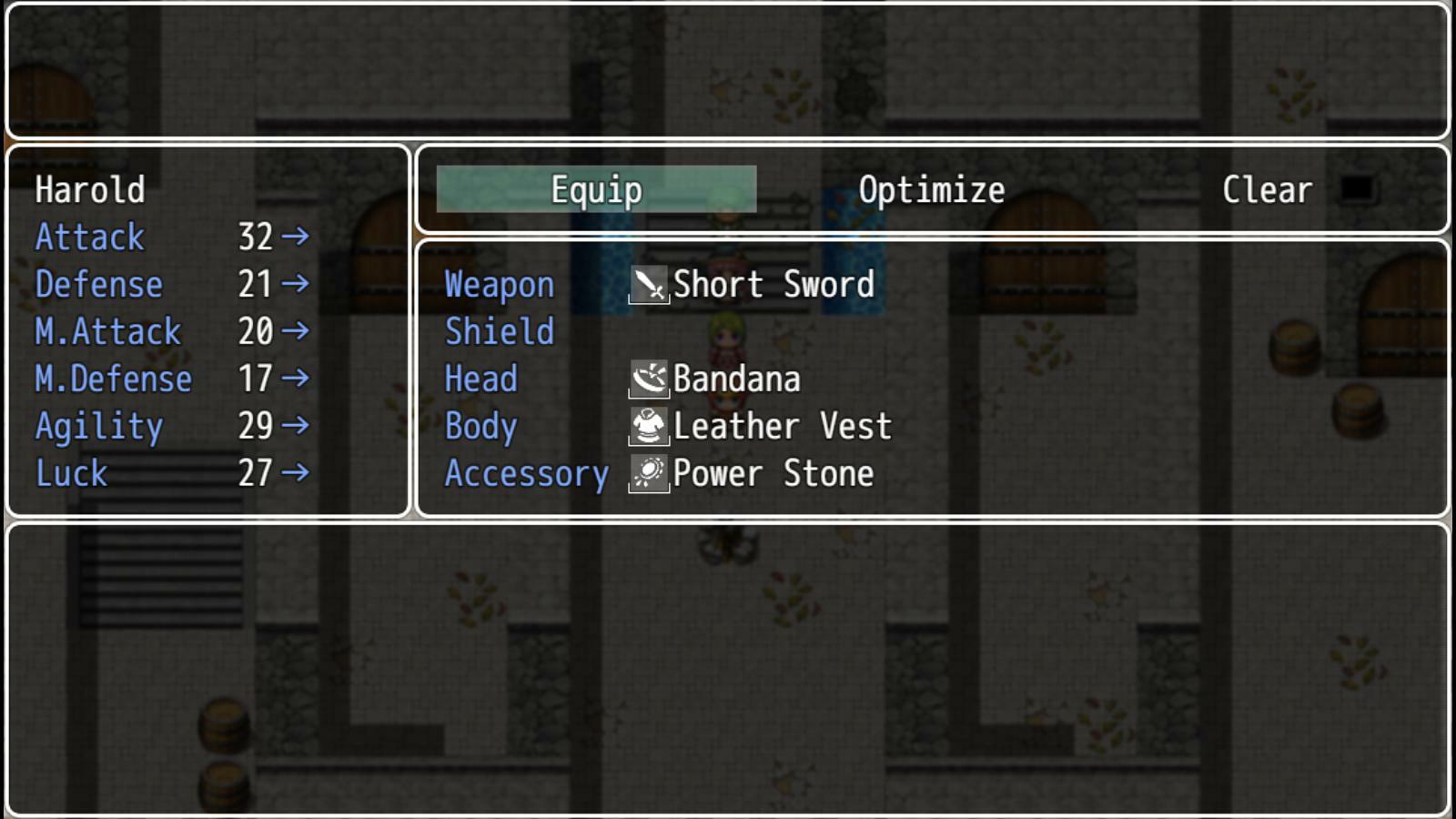This screenshot has width=1456, height=819.
Task: Click the highlighted Equip command
Action: click(x=596, y=189)
